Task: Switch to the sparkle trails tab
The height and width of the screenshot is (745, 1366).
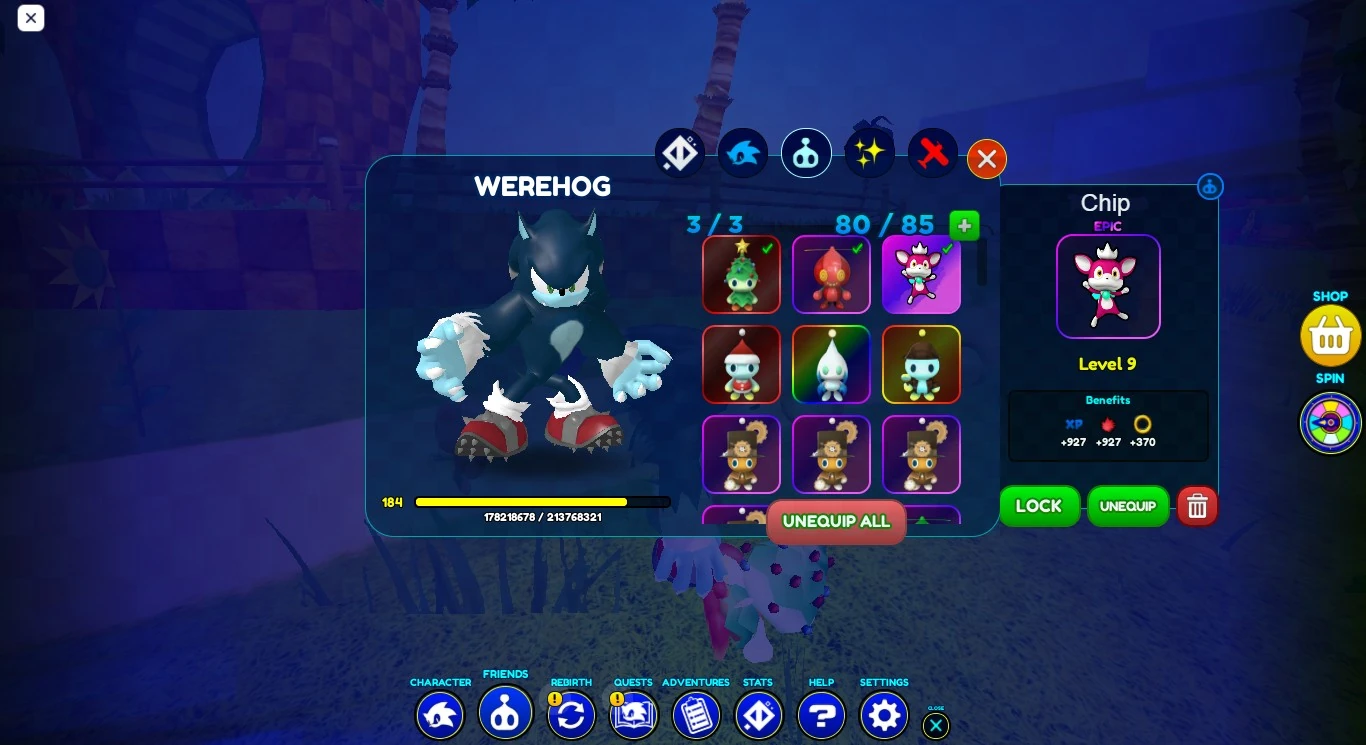Action: pyautogui.click(x=869, y=151)
